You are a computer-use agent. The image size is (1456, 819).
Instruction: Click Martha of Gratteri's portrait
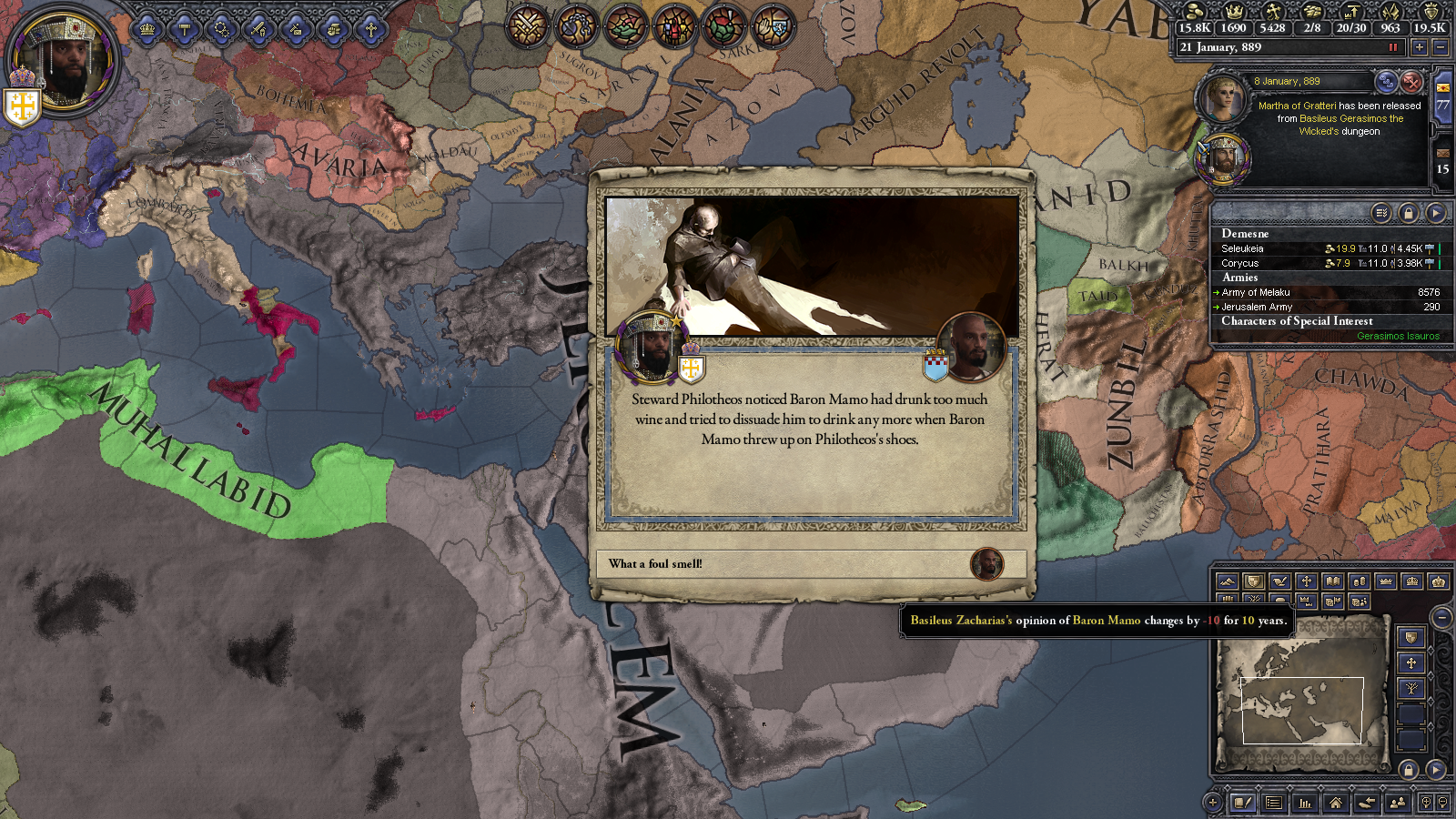[x=1221, y=99]
